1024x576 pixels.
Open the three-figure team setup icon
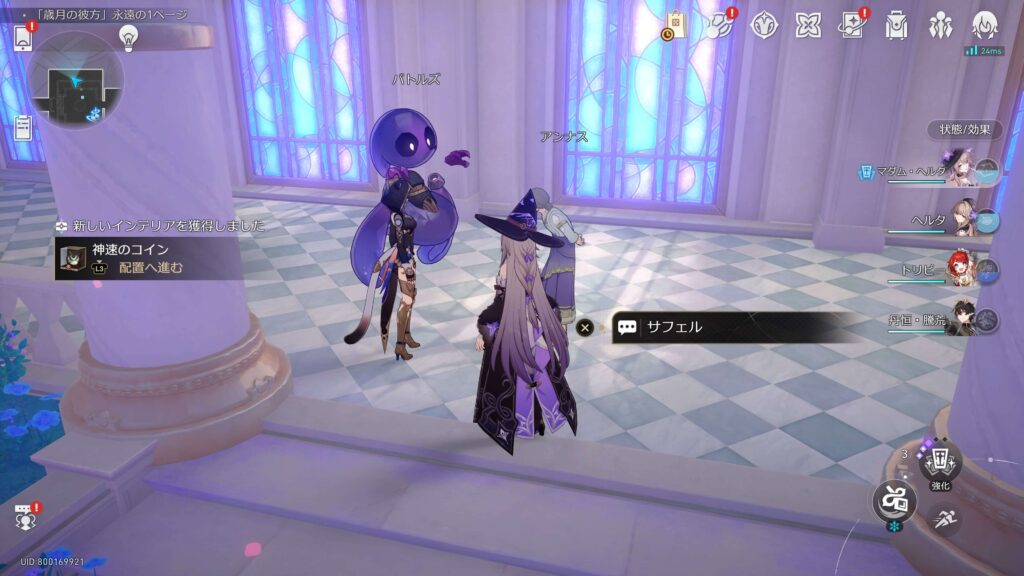coord(940,25)
